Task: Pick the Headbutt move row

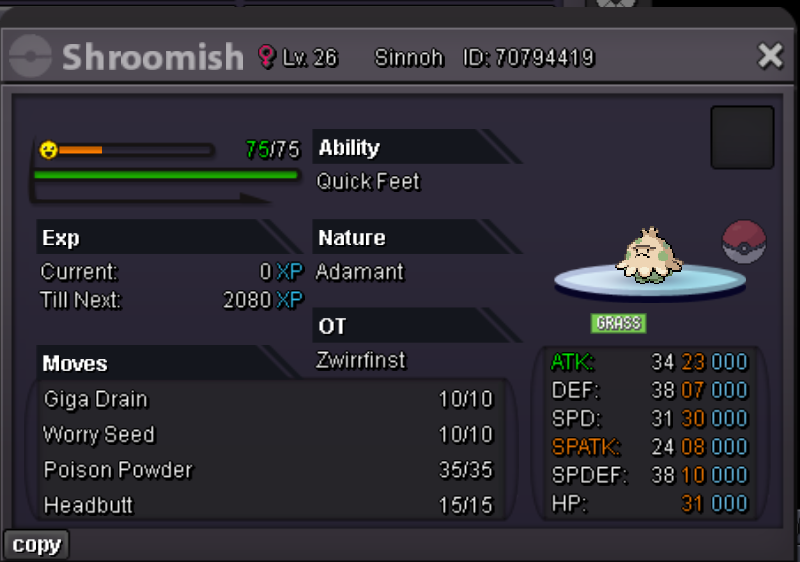Action: pos(268,505)
